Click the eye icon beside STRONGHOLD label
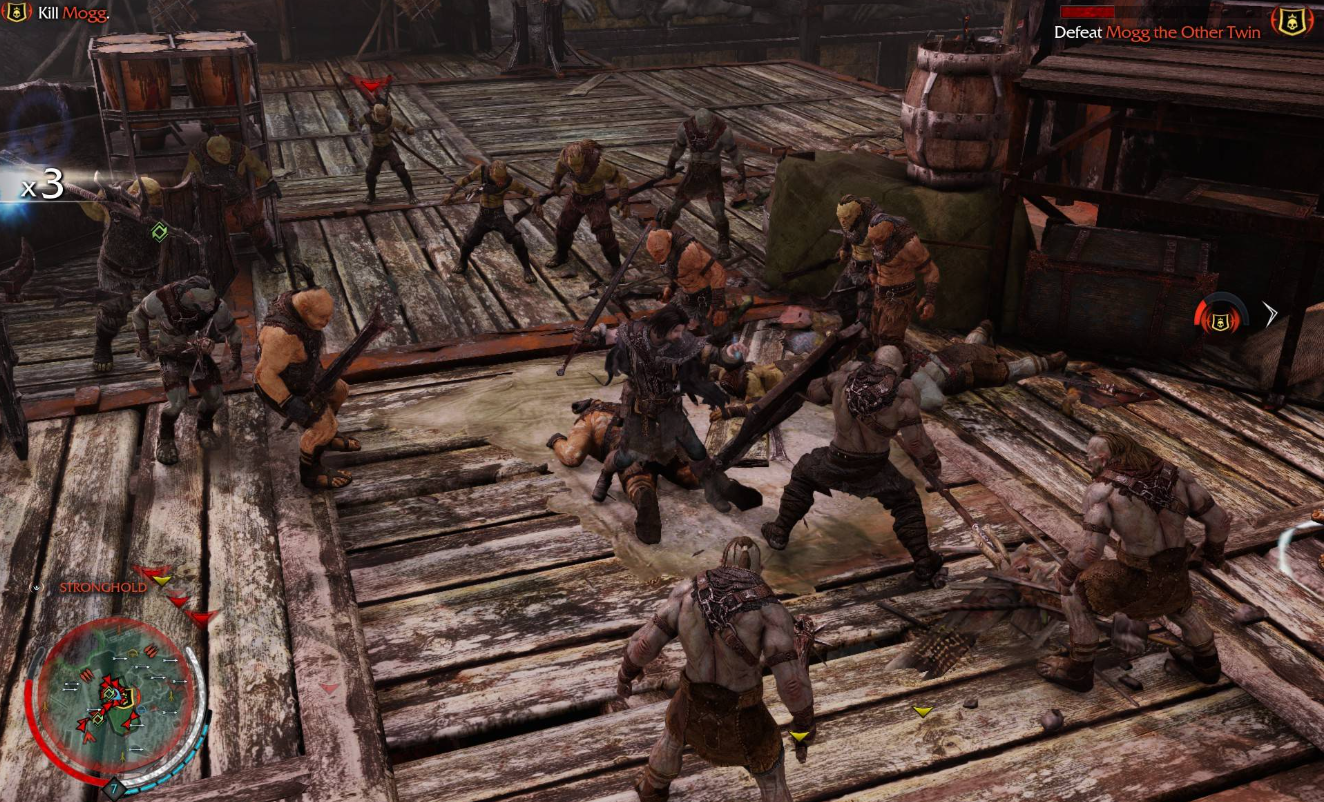The image size is (1324, 802). [36, 588]
